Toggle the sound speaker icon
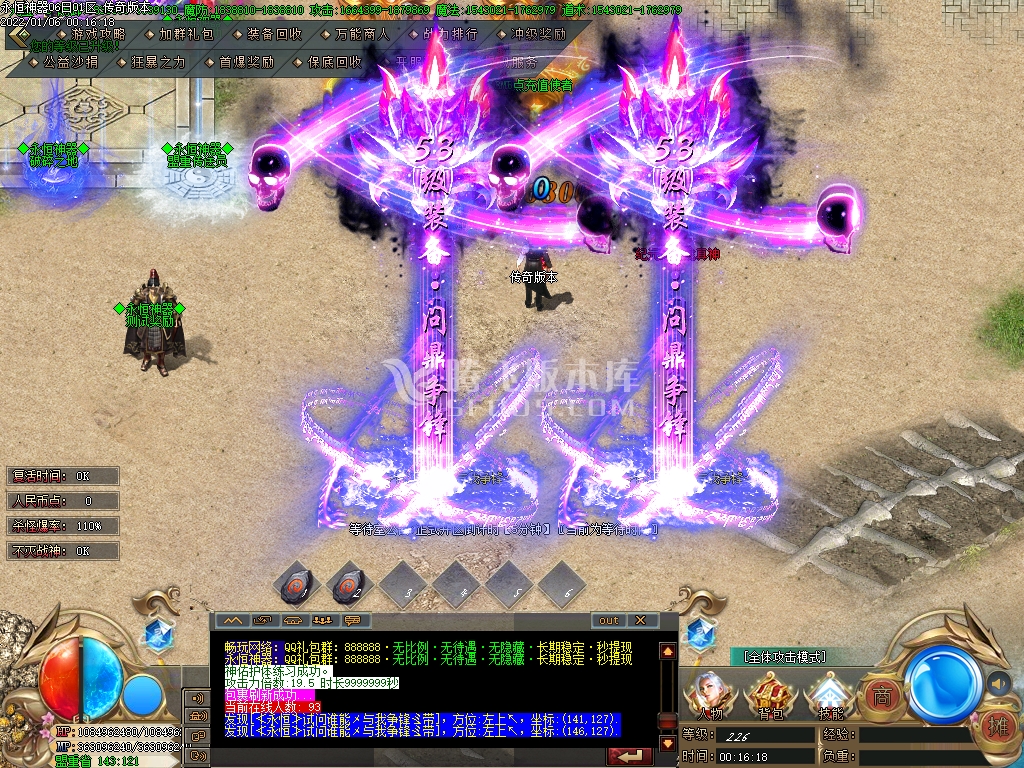The height and width of the screenshot is (768, 1024). pos(998,684)
